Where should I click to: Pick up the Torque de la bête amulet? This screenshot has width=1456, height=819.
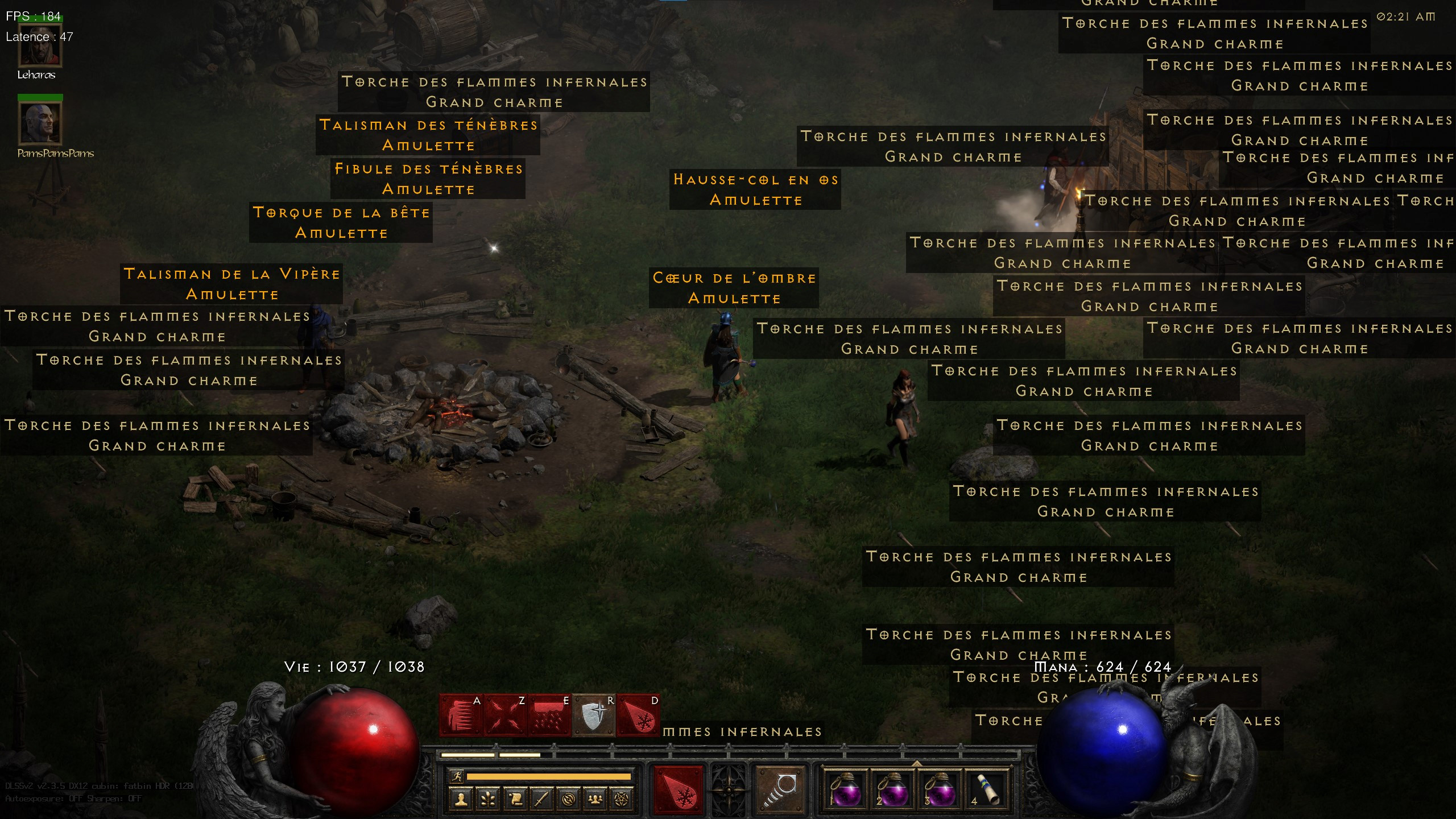point(341,222)
